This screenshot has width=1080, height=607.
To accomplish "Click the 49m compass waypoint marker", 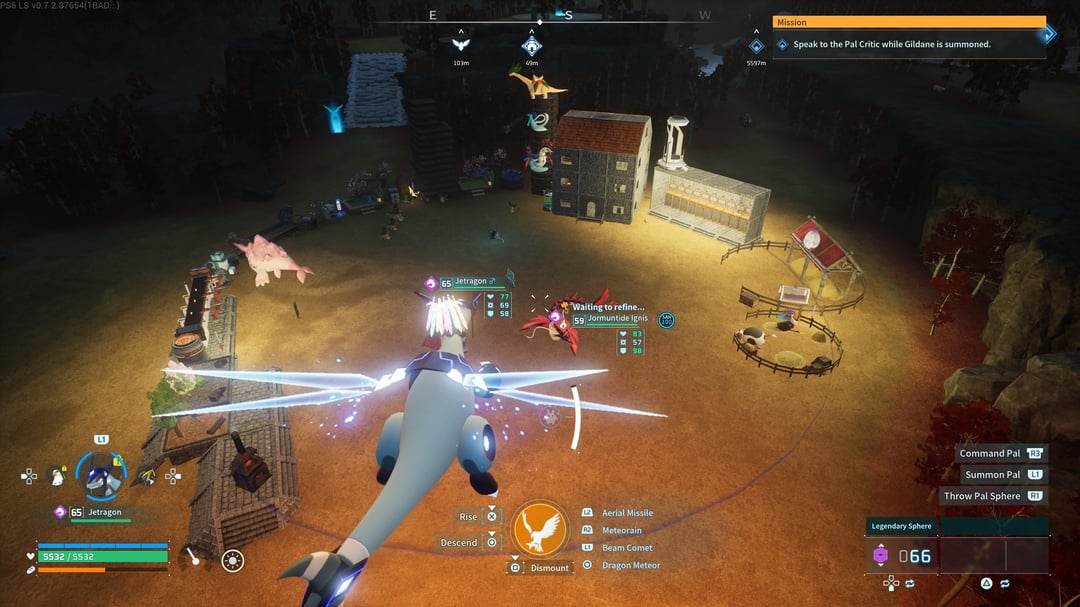I will [x=532, y=46].
